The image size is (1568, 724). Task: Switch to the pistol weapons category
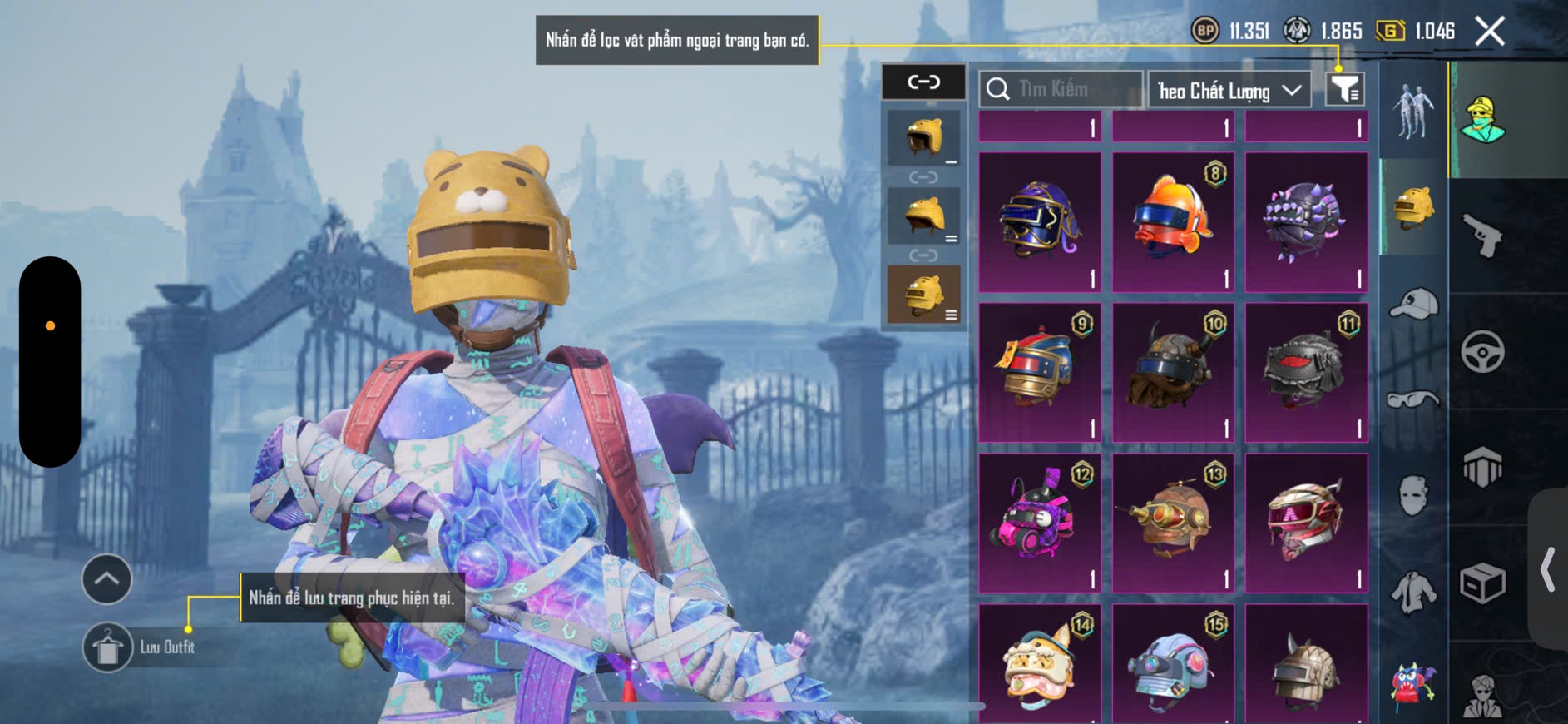click(x=1482, y=235)
